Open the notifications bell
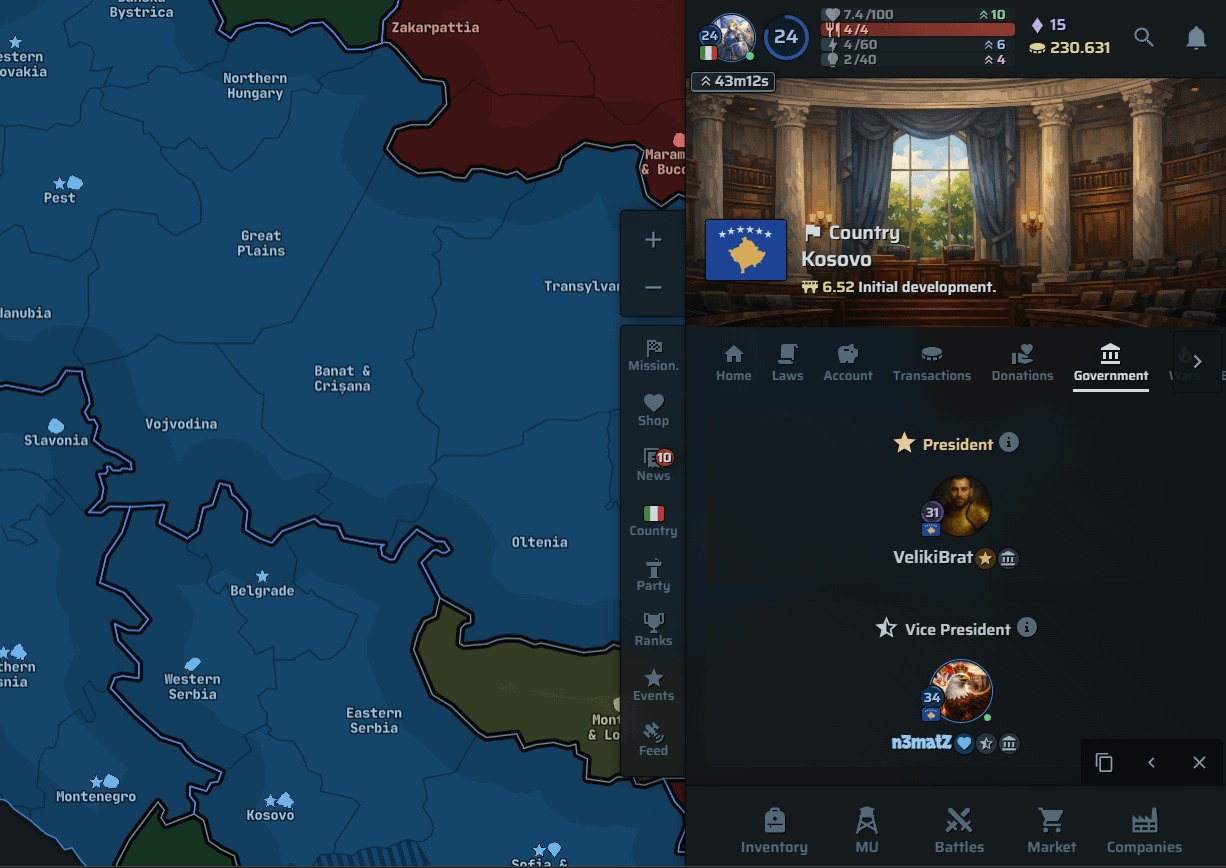The image size is (1226, 868). click(x=1196, y=38)
